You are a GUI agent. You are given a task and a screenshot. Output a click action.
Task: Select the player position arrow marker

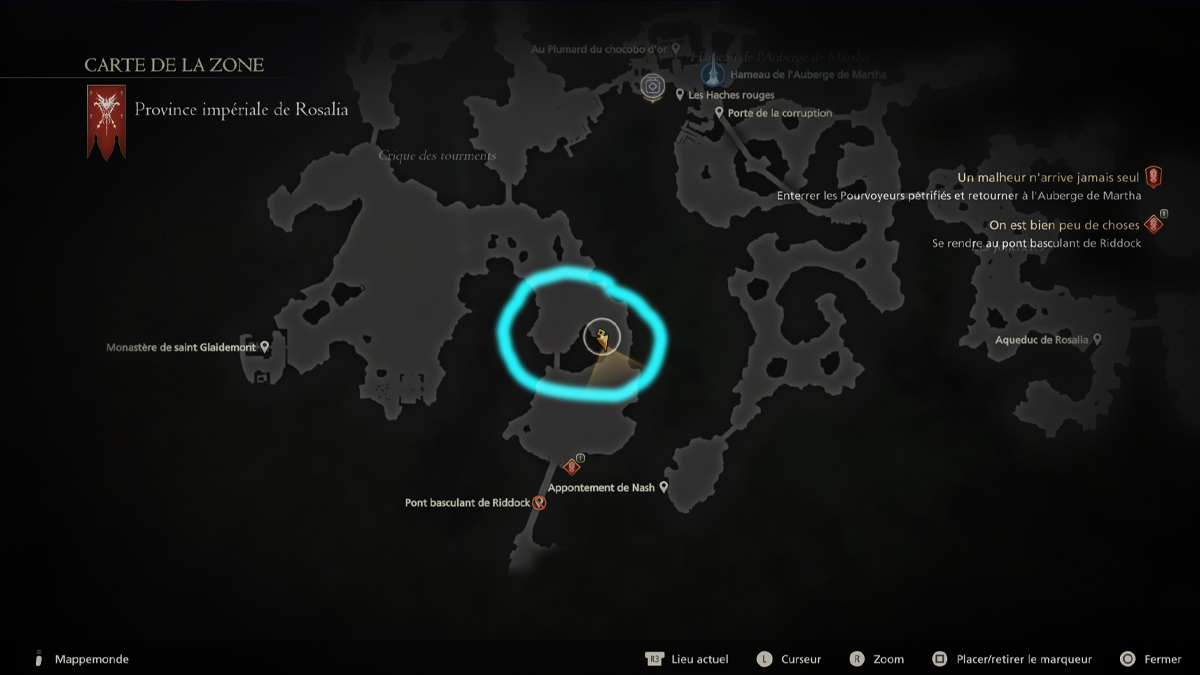coord(601,340)
